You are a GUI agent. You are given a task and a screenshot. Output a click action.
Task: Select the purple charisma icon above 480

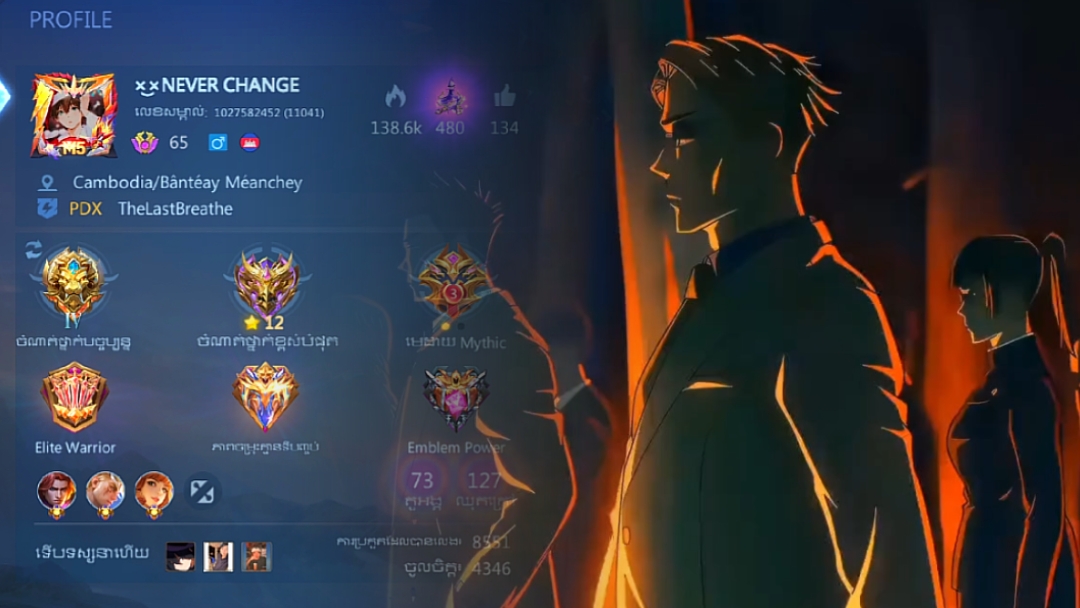click(x=450, y=97)
